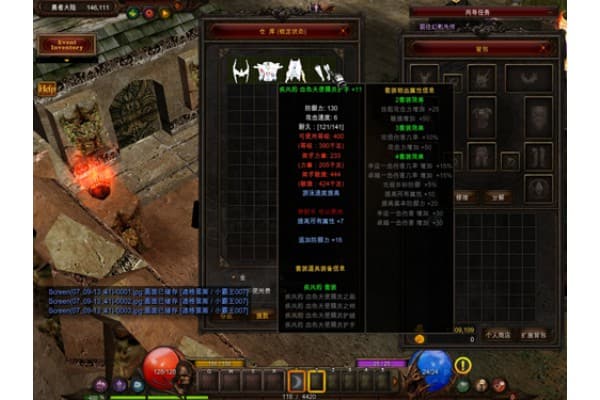Select the equipped wings slot
This screenshot has height=400, width=600.
528,78
